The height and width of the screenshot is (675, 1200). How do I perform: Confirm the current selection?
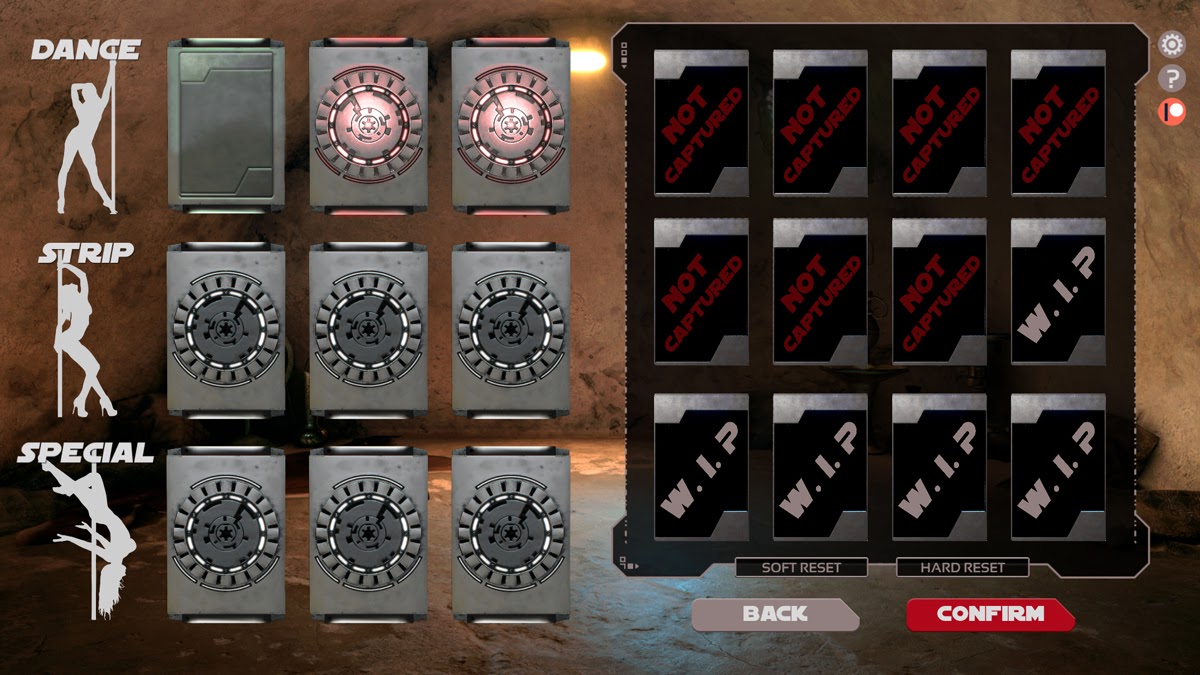click(989, 614)
